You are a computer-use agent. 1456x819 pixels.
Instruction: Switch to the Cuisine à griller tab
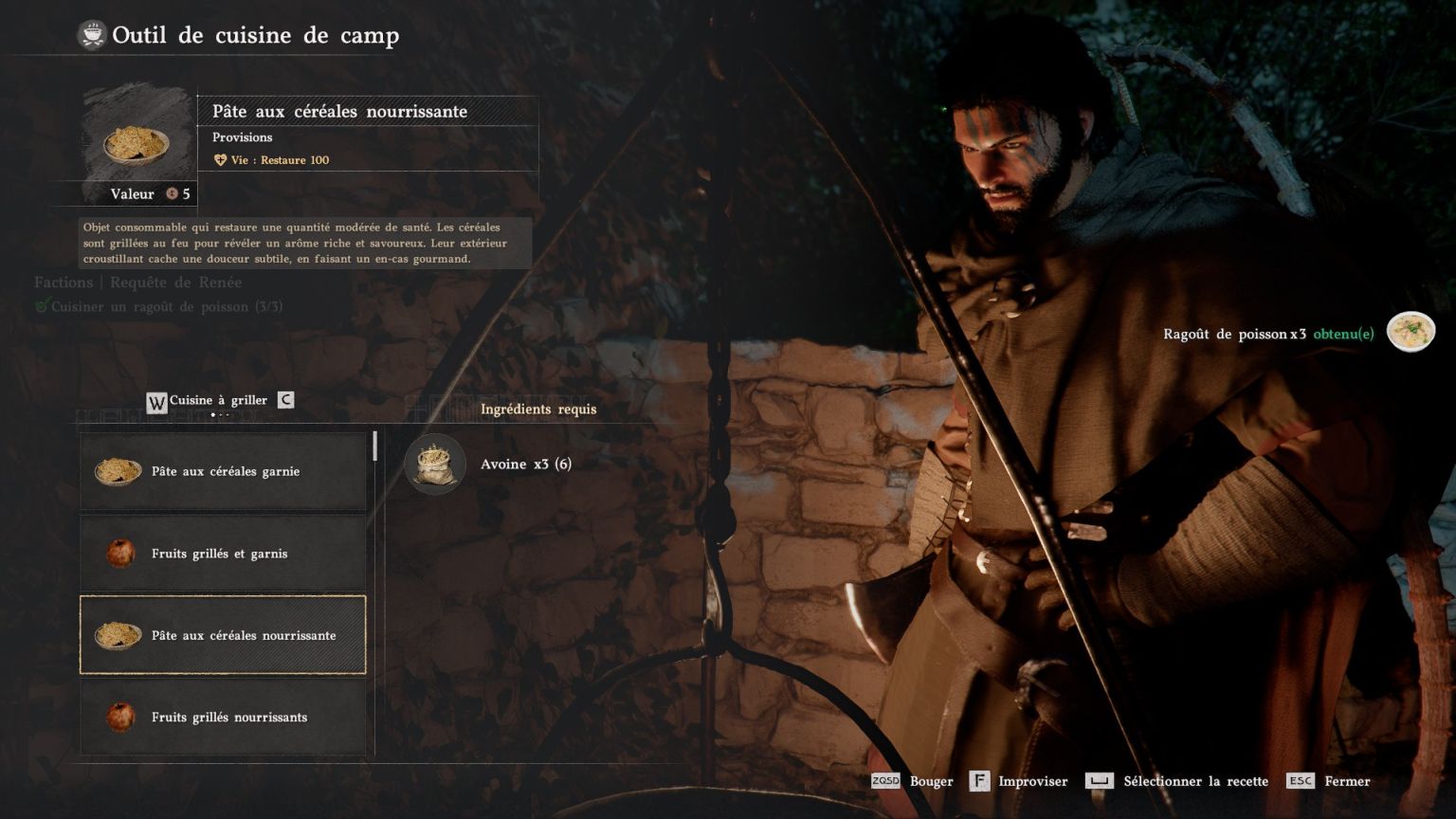218,400
